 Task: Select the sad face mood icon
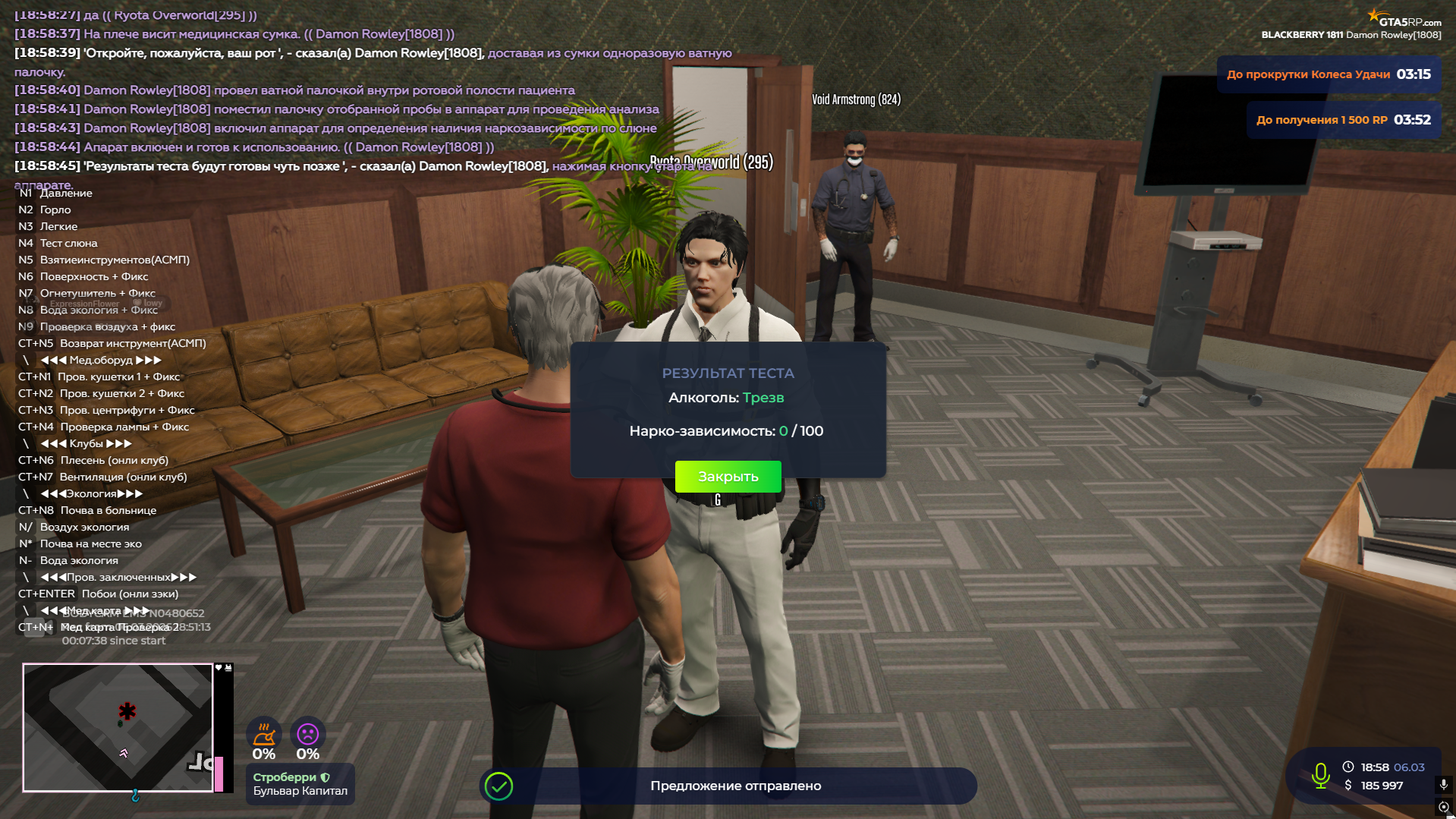tap(307, 734)
